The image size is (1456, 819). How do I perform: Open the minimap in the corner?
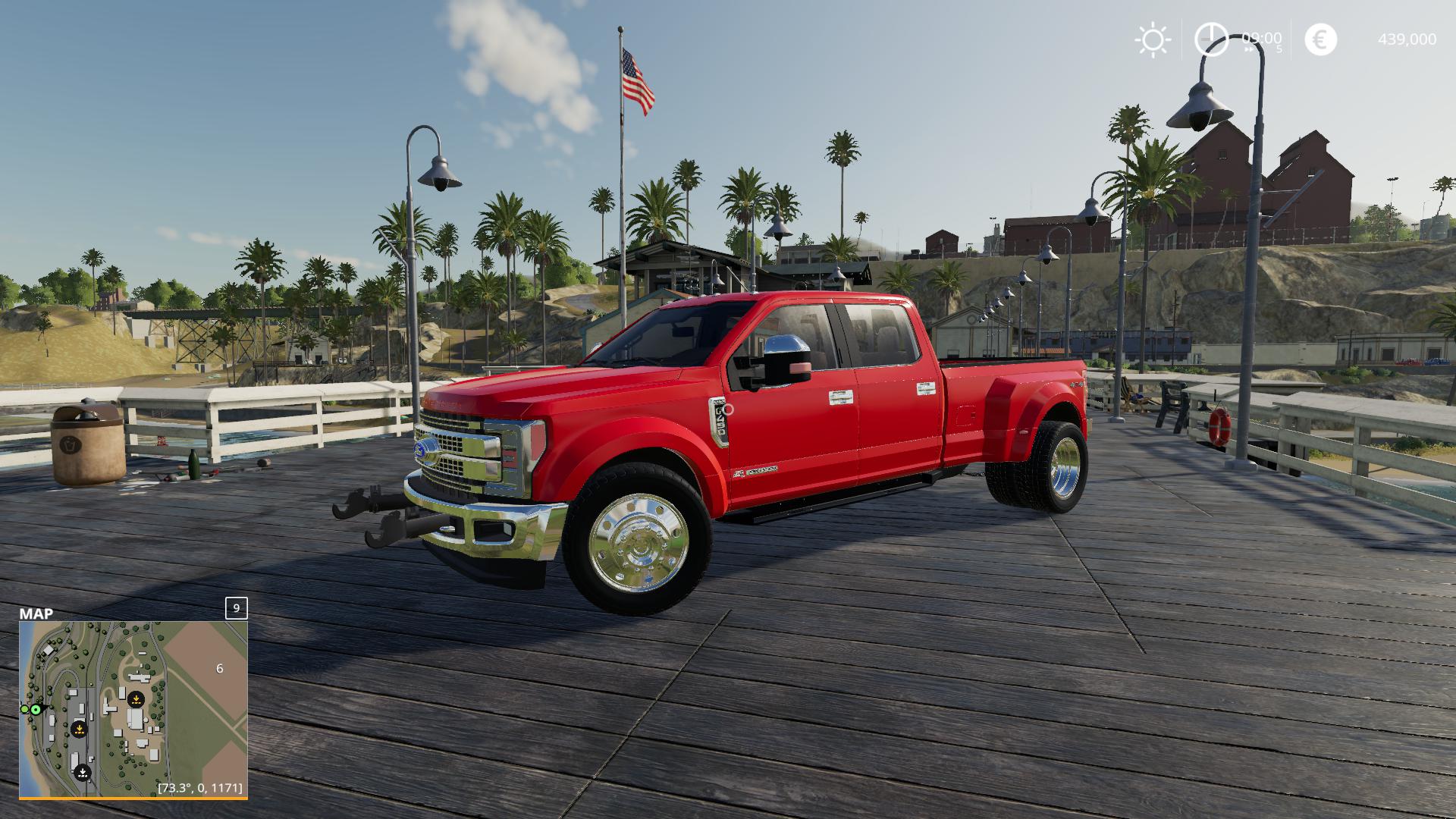point(133,708)
